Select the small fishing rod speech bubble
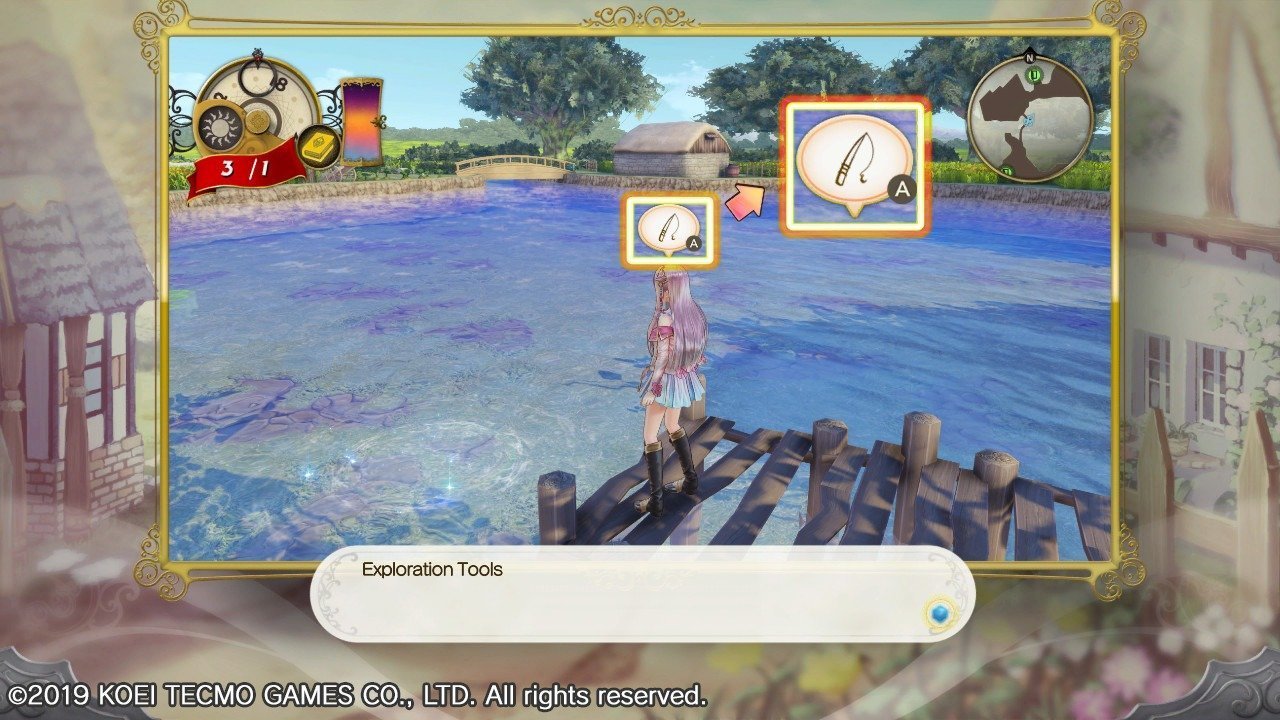The width and height of the screenshot is (1280, 720). click(x=669, y=230)
